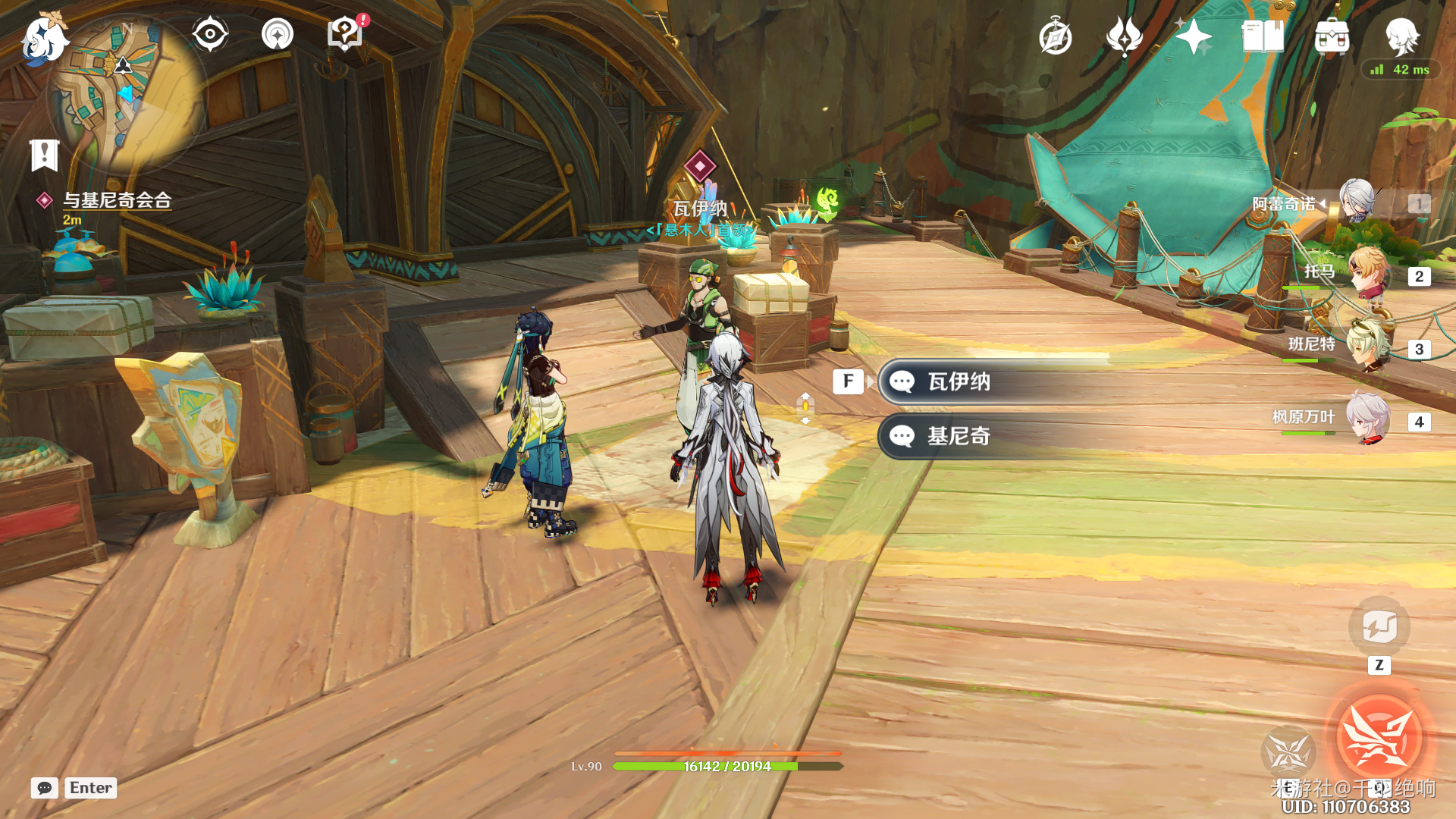
Task: Select active character 阿蕾奇诺 in party list
Action: 1357,202
